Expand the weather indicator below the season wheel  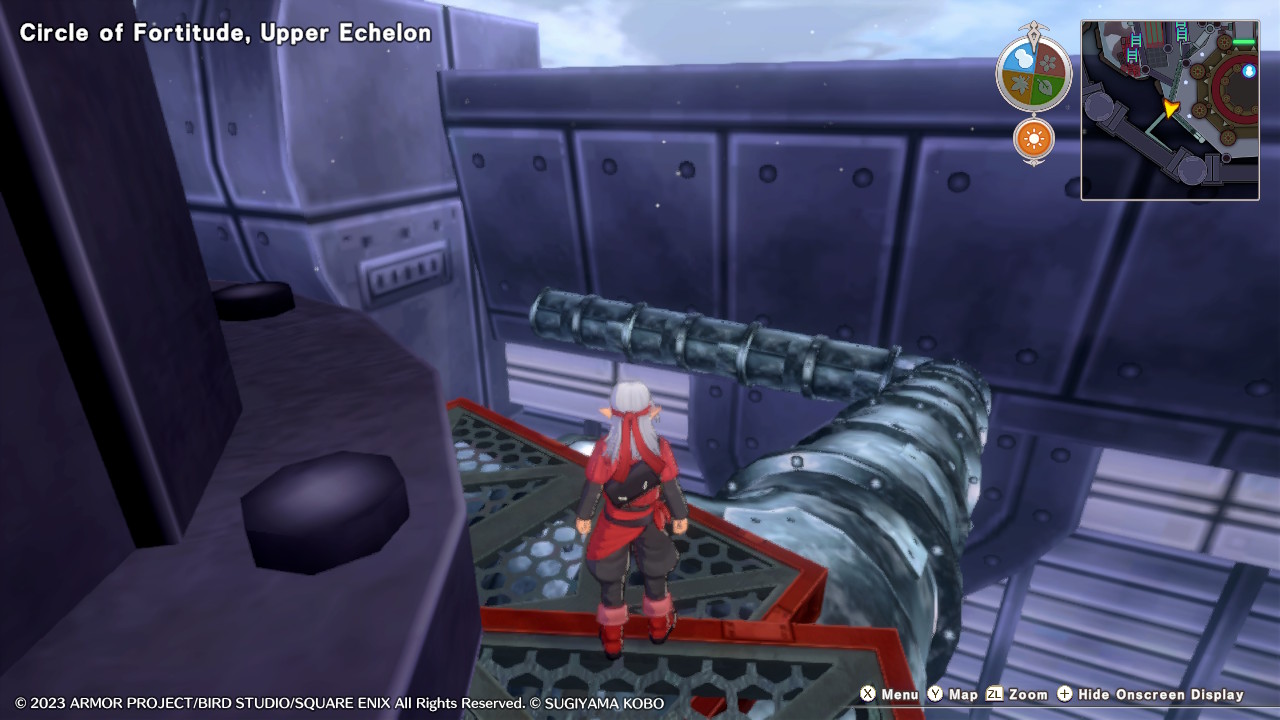pos(1032,137)
